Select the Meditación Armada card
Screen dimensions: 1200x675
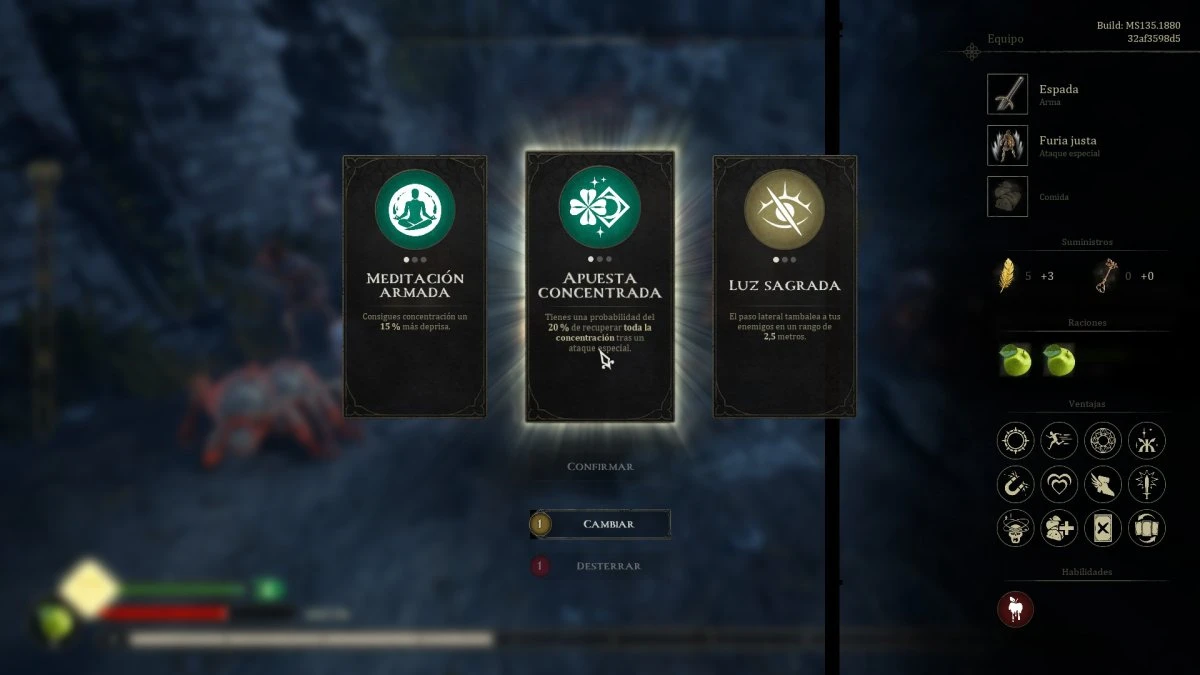click(415, 286)
